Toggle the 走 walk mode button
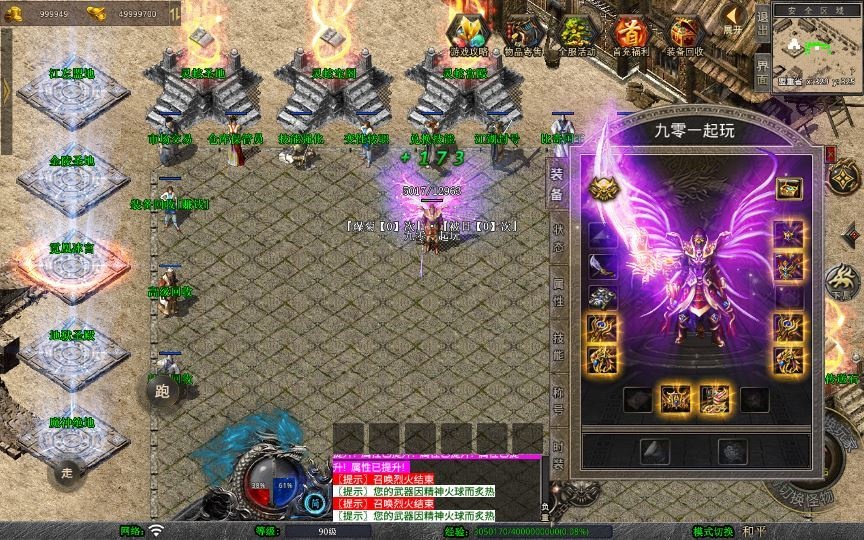The height and width of the screenshot is (540, 864). 68,472
